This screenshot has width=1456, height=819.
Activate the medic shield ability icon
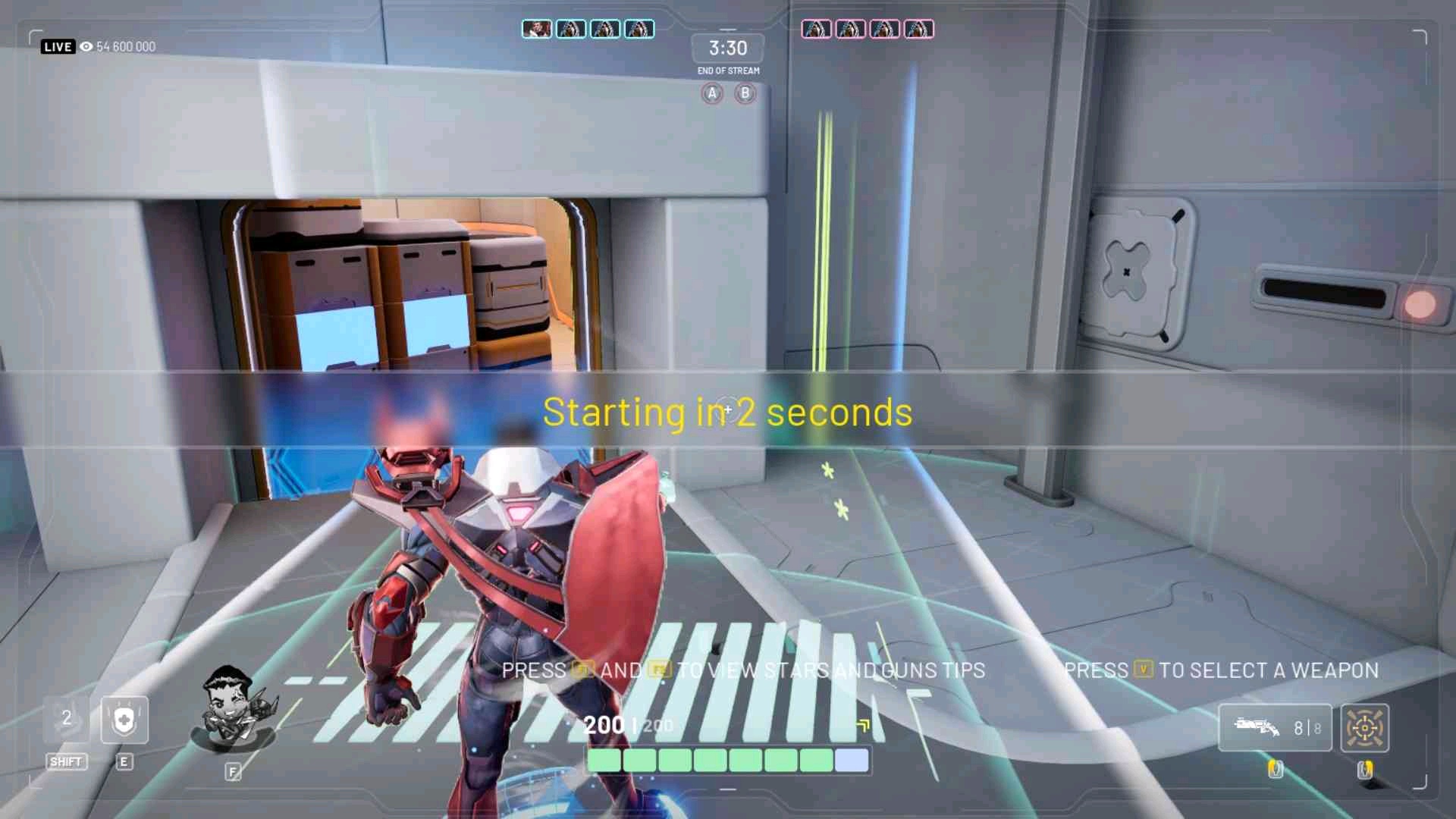pyautogui.click(x=124, y=720)
